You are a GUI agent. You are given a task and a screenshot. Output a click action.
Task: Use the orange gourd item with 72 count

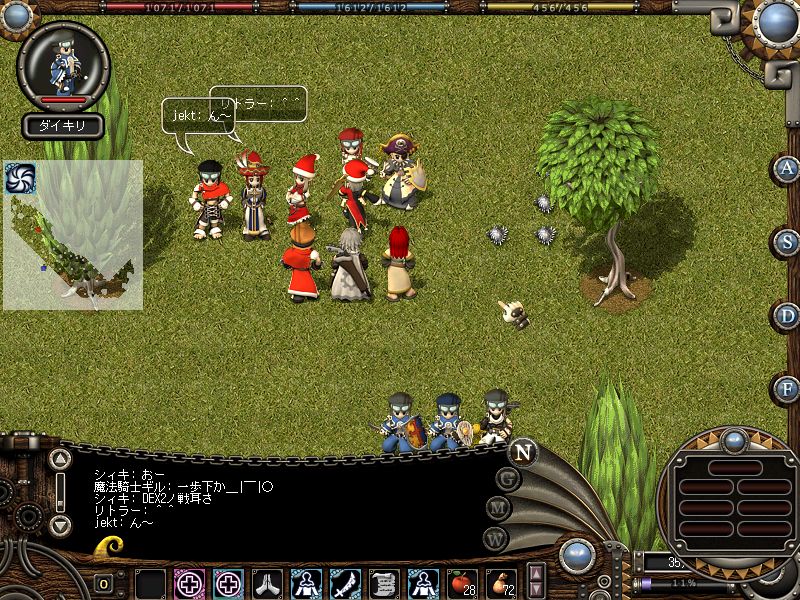499,581
